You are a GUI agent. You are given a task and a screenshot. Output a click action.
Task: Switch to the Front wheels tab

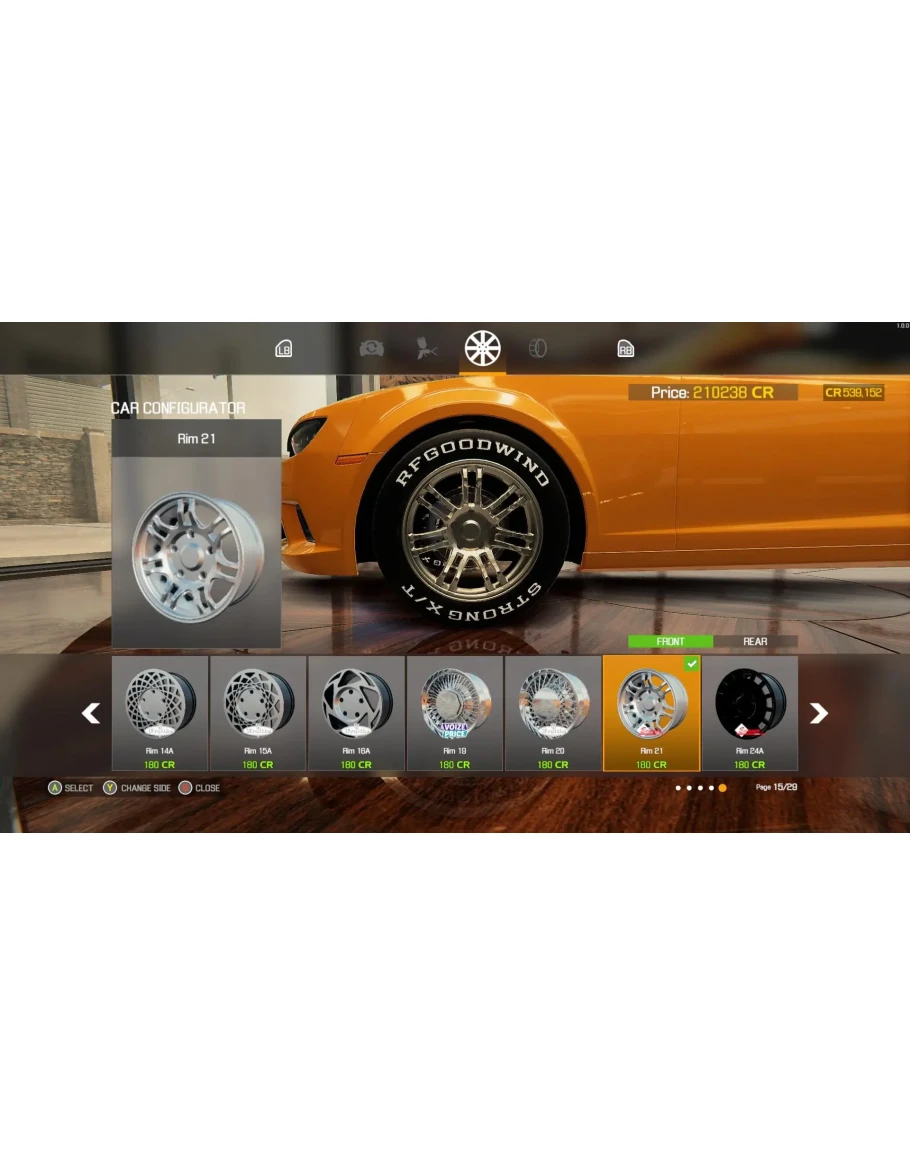670,641
